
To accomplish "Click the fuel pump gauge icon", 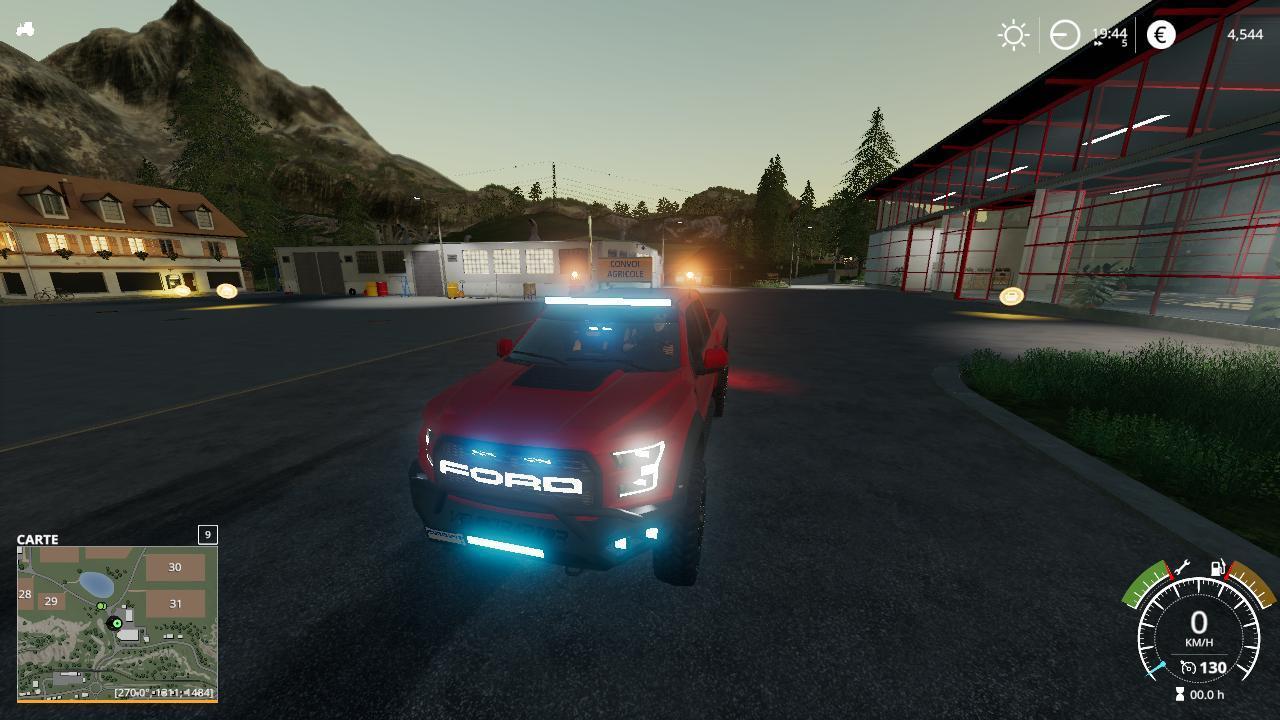I will pyautogui.click(x=1218, y=569).
